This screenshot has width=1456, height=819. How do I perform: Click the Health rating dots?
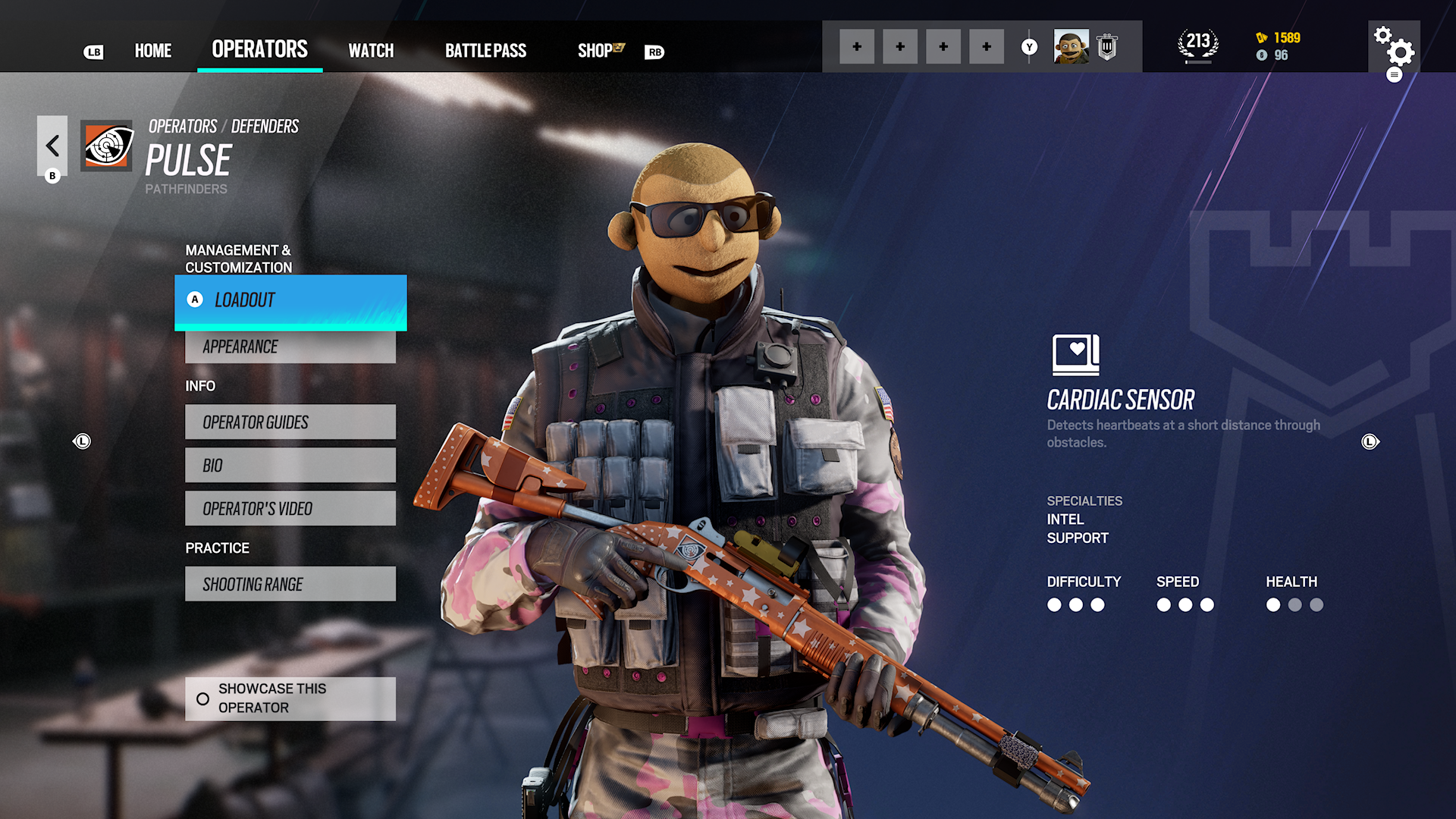click(1294, 605)
